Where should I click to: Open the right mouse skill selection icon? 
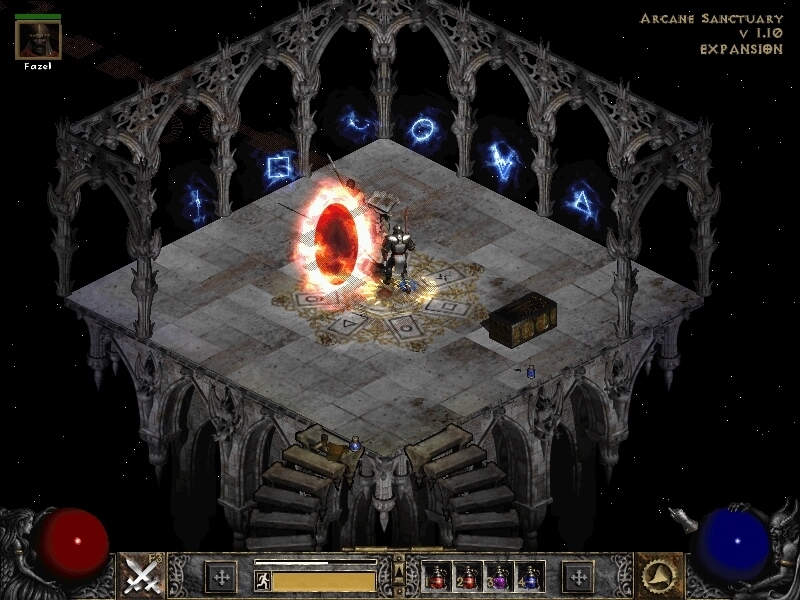point(660,575)
